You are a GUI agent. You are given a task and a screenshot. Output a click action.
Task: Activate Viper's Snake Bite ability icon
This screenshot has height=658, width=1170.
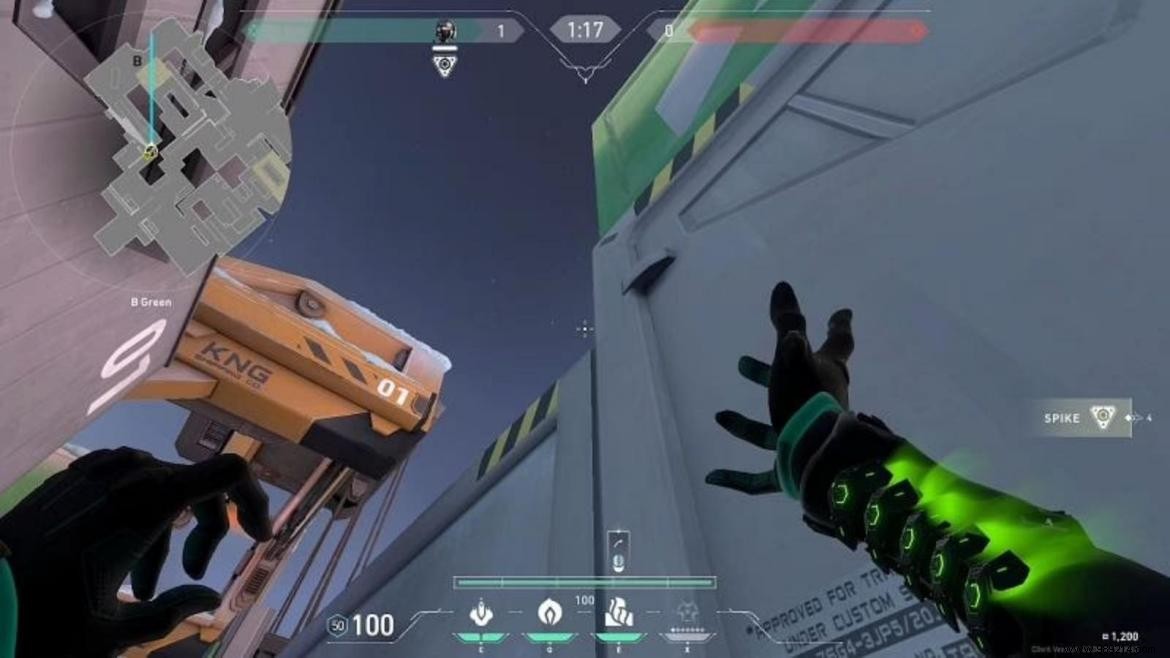point(482,612)
